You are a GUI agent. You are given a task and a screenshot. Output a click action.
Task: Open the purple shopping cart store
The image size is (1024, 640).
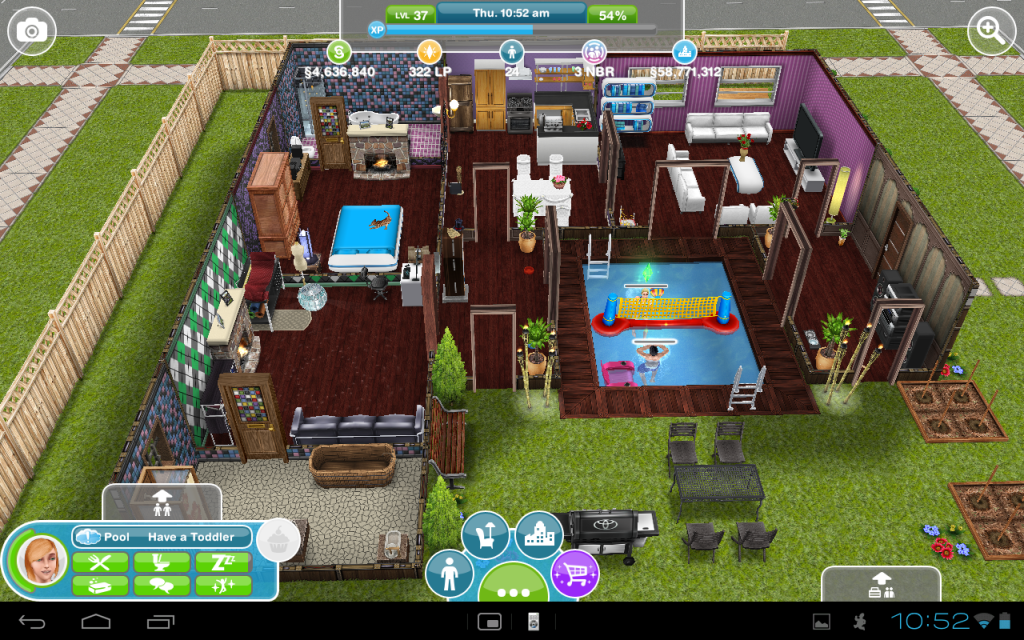click(x=574, y=574)
